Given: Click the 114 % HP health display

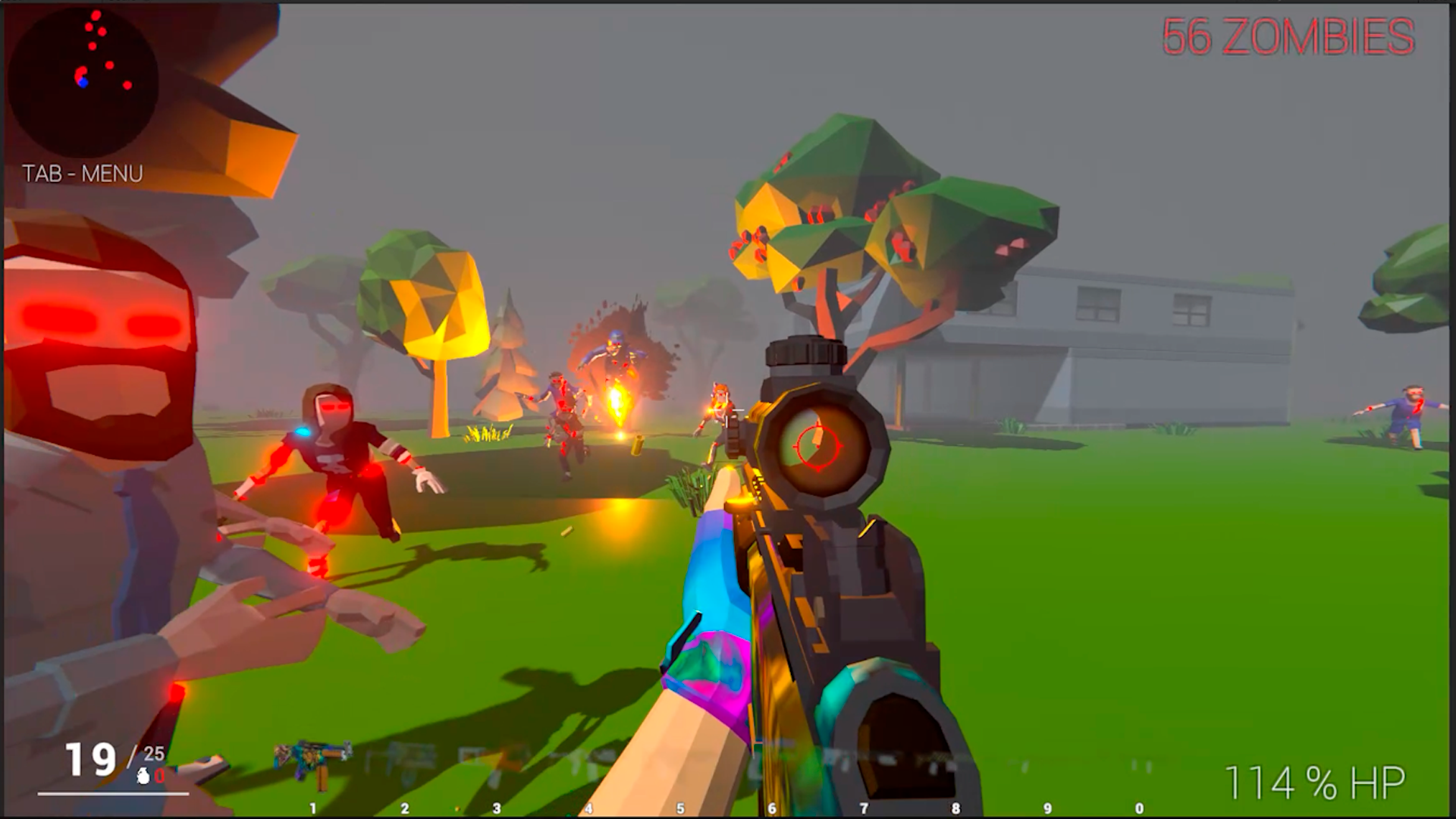Looking at the screenshot, I should click(1316, 780).
